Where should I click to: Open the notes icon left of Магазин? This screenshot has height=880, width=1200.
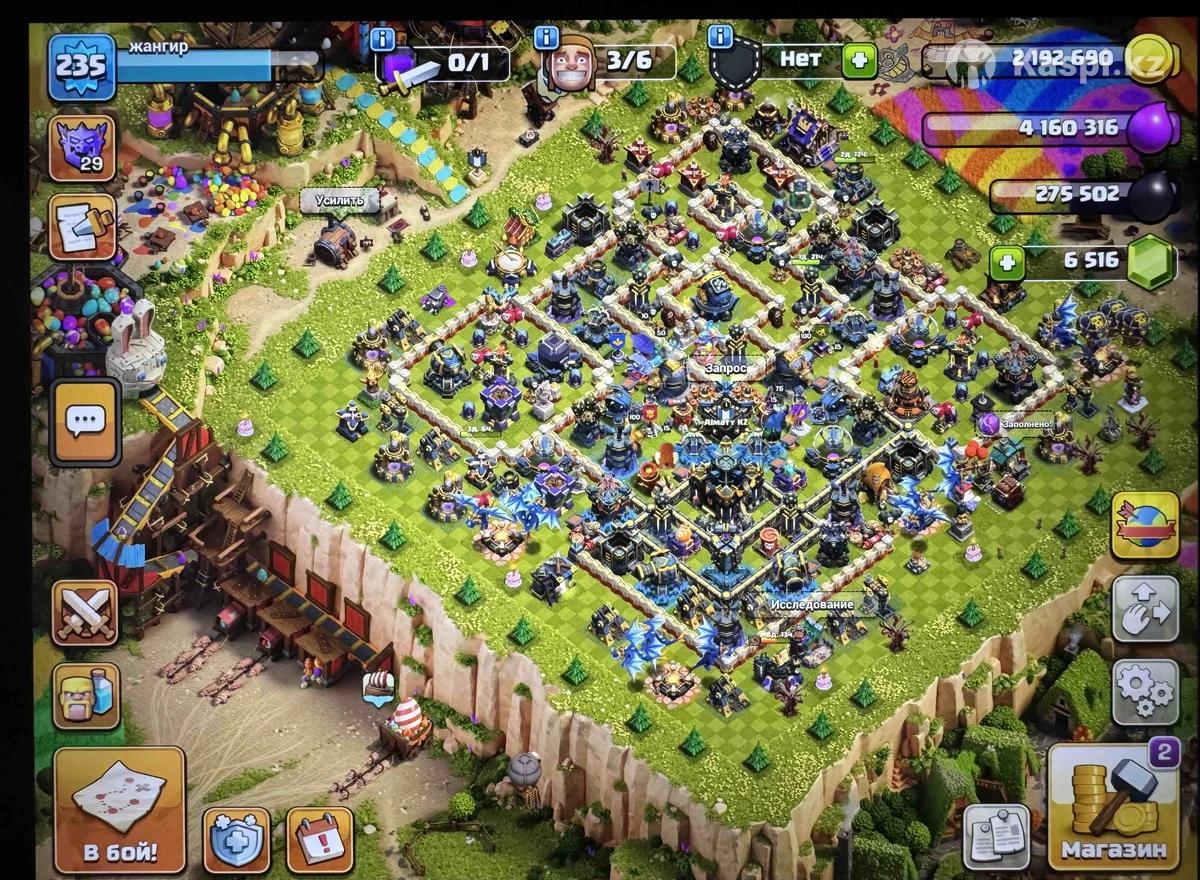point(996,836)
